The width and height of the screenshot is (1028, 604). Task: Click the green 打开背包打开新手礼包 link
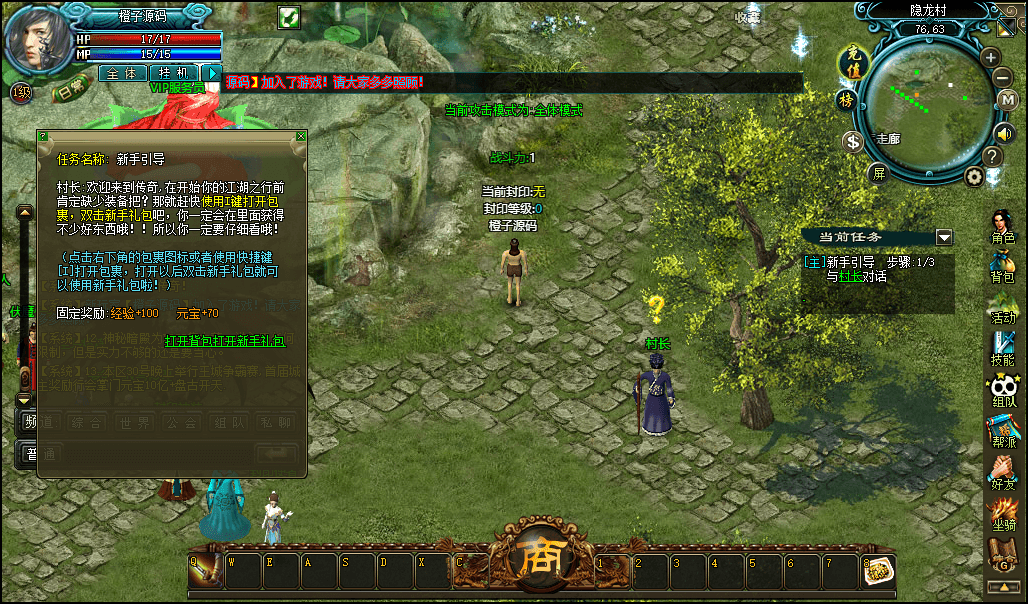225,341
